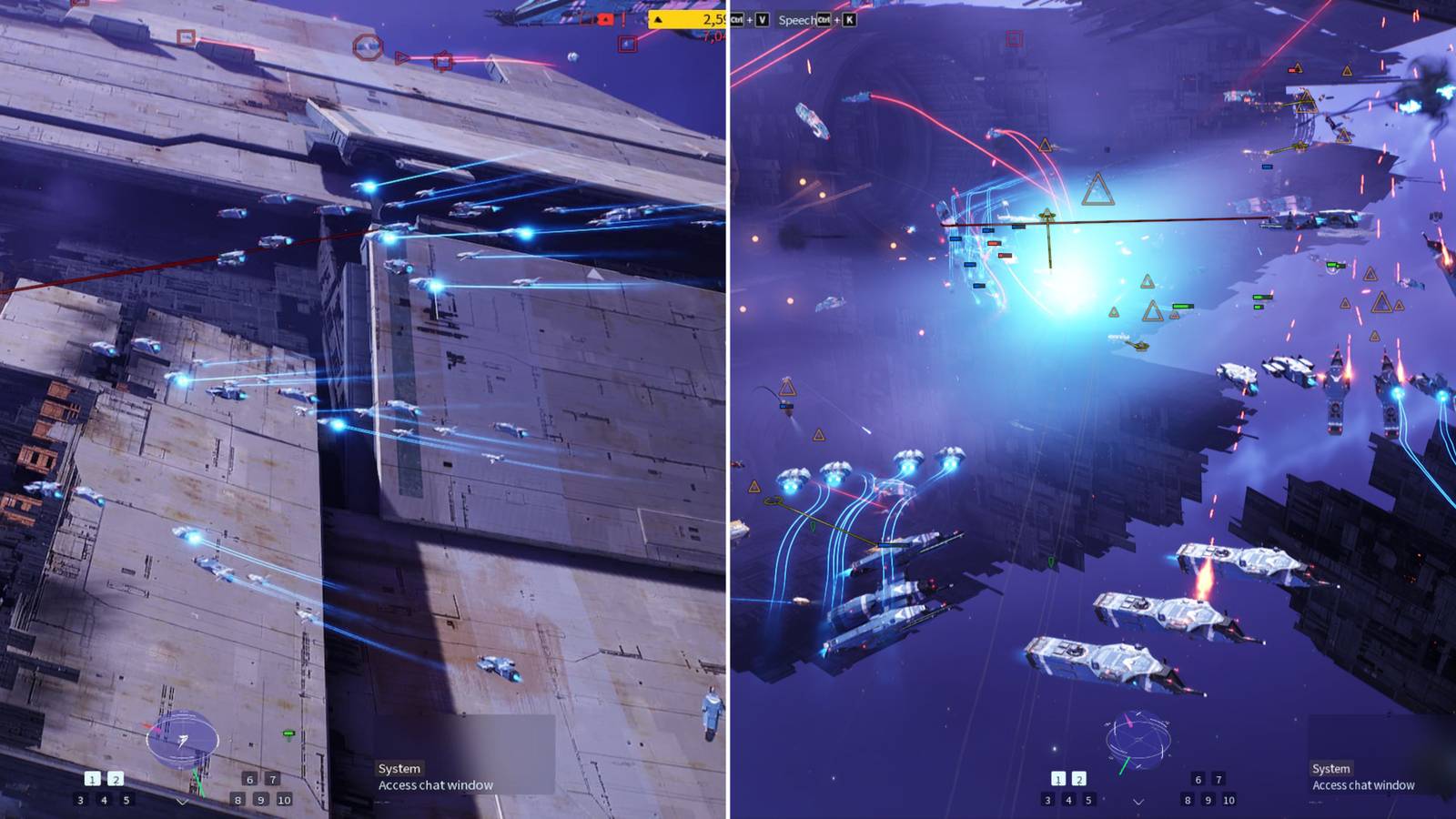This screenshot has width=1456, height=819.
Task: Click control group slot 10
Action: coord(285,800)
